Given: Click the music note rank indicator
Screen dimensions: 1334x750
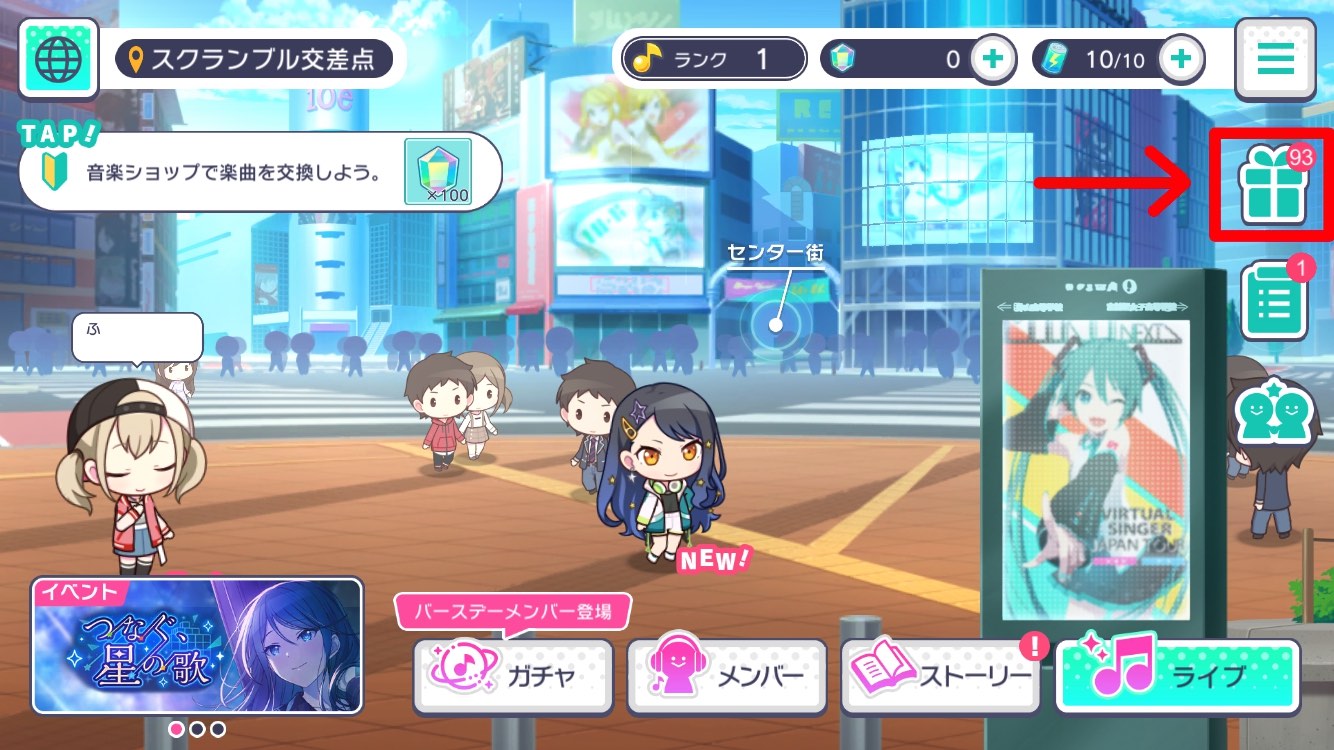Looking at the screenshot, I should pos(712,58).
